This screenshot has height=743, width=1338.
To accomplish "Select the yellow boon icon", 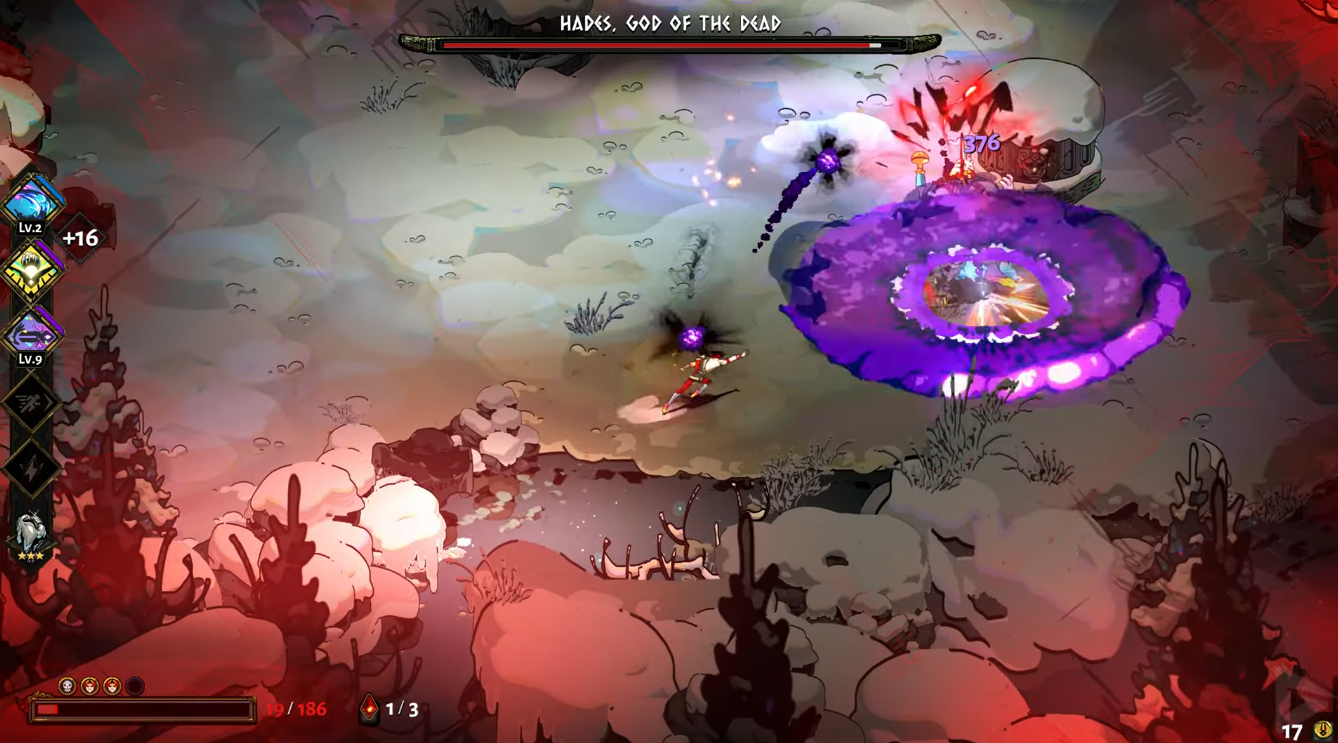I will point(32,269).
